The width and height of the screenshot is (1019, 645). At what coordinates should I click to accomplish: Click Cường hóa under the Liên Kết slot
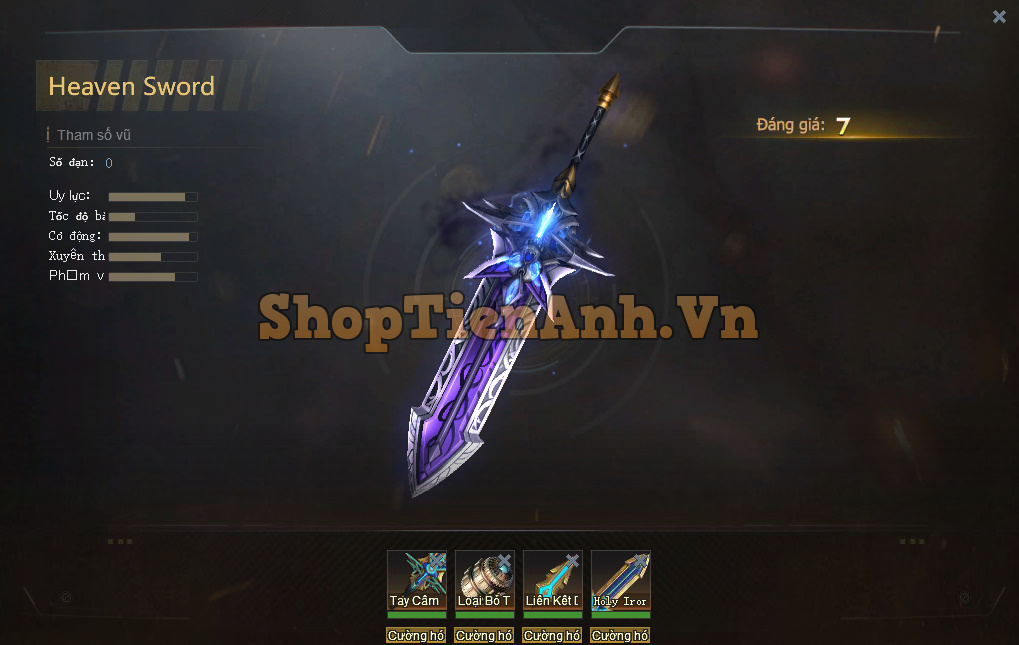pos(552,635)
